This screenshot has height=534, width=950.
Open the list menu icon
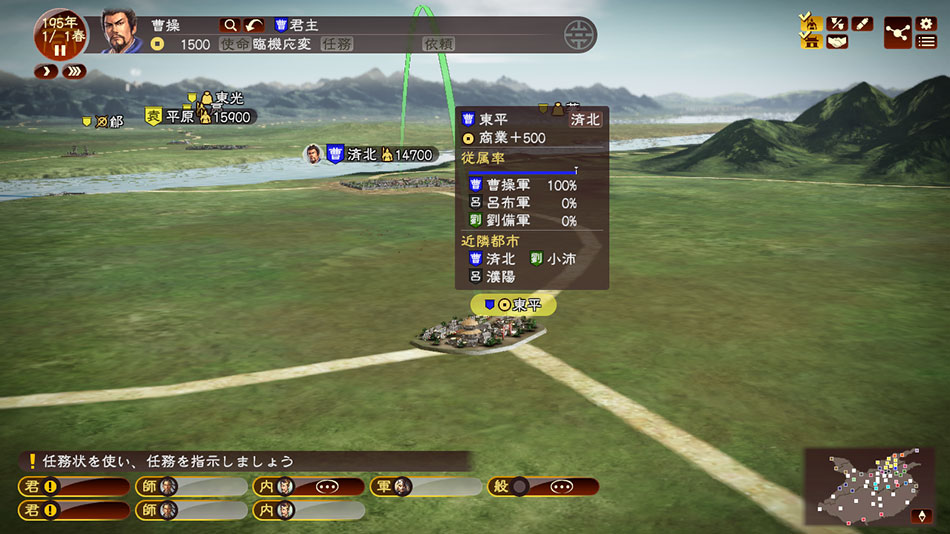tap(926, 42)
